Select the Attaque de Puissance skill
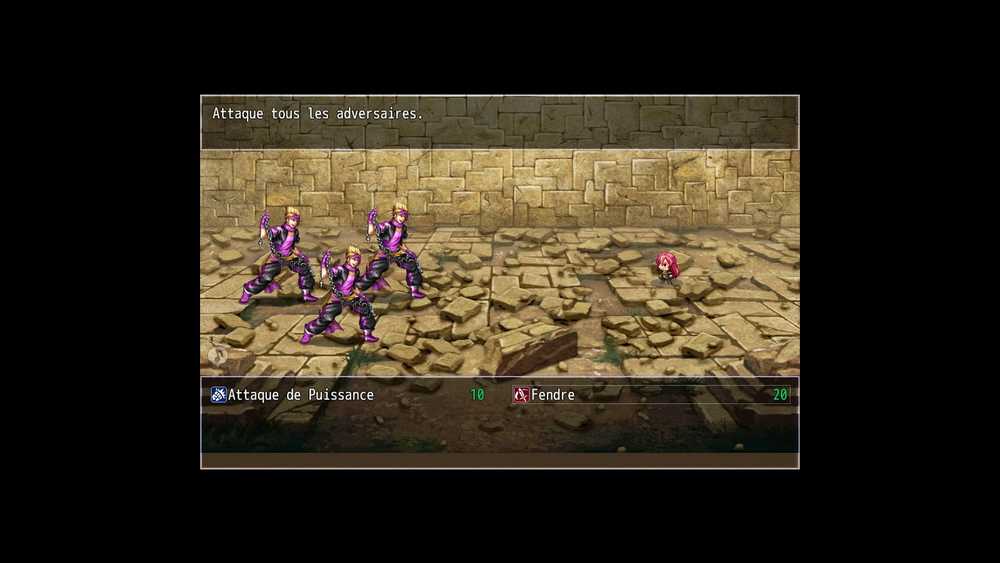The image size is (1000, 563). (300, 395)
